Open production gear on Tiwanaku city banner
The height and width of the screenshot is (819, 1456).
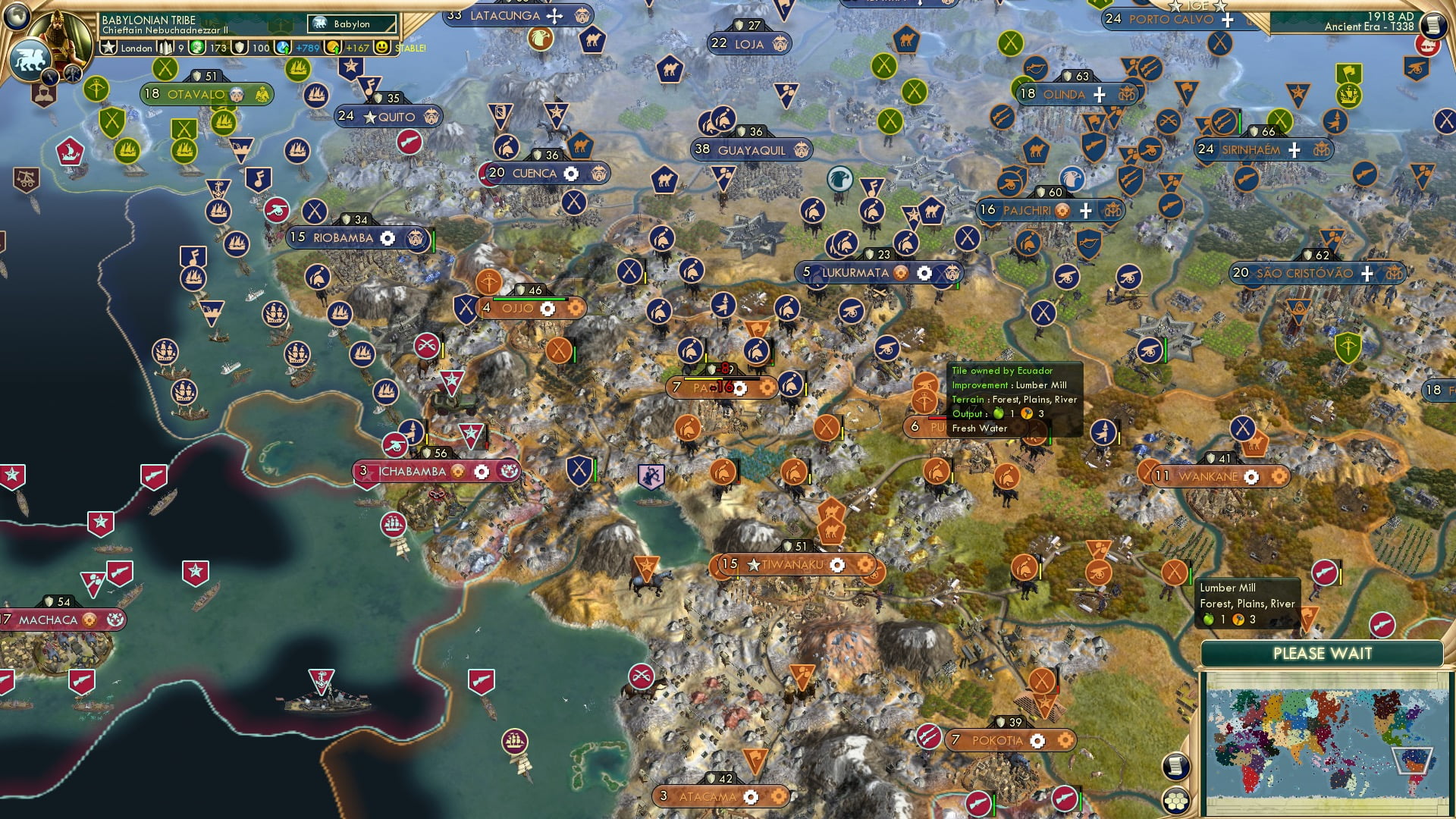click(837, 565)
